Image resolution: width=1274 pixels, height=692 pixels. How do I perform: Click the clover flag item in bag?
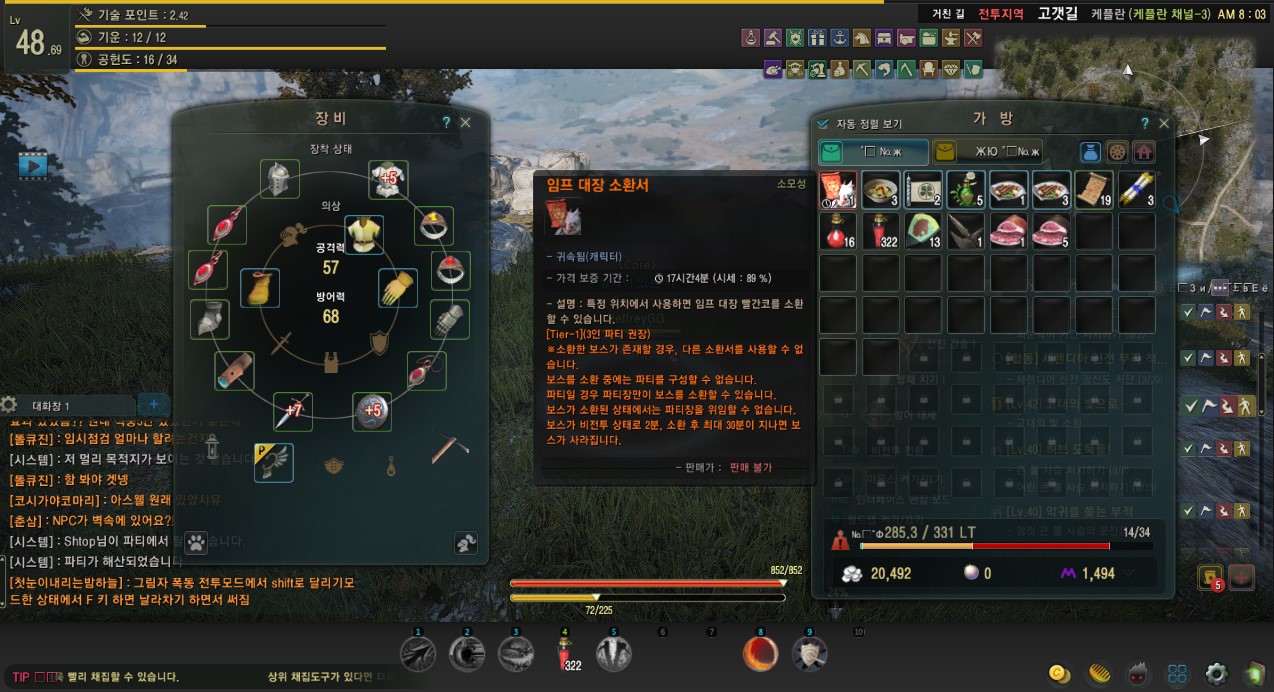pos(923,189)
